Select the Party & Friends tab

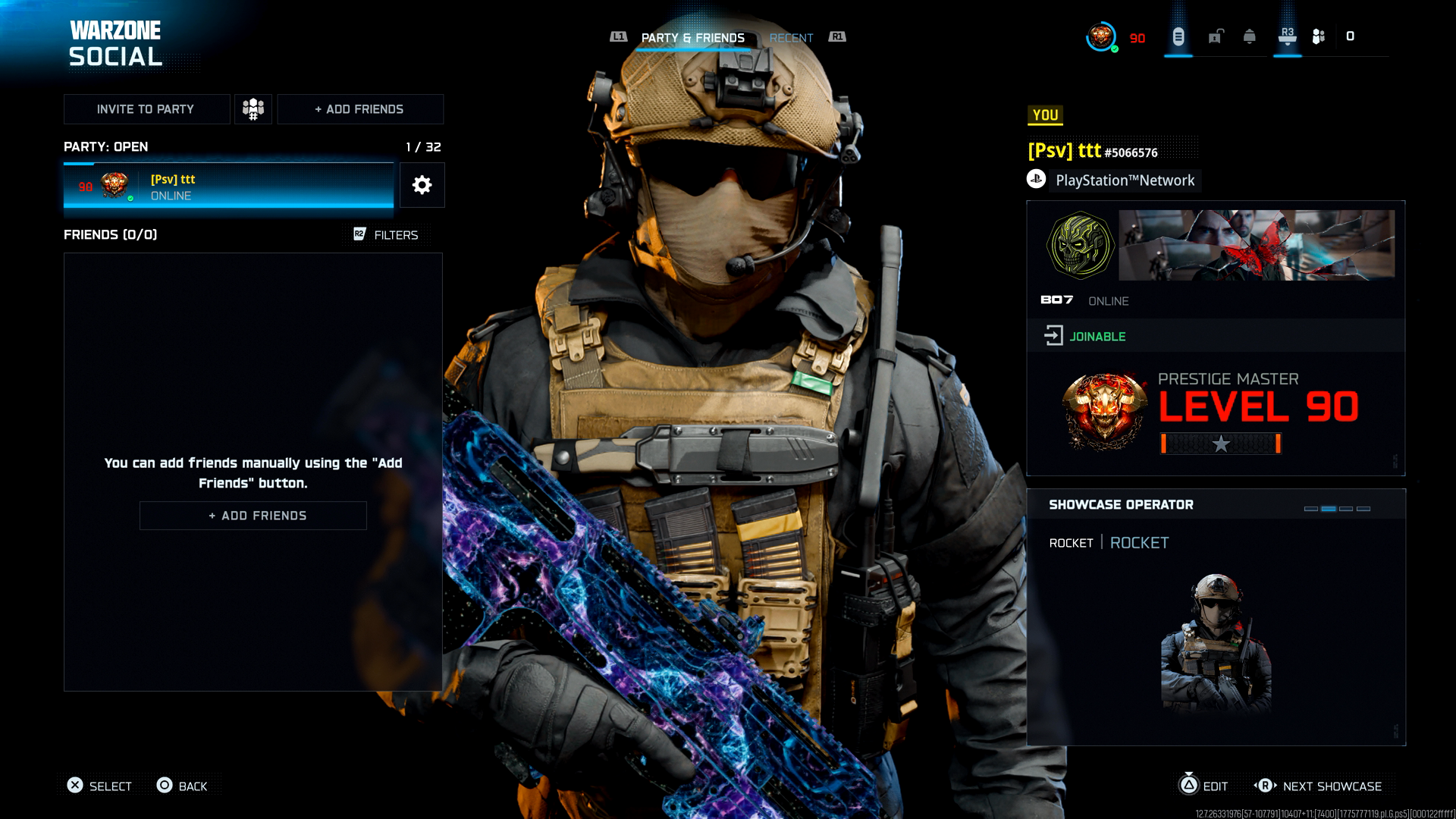coord(692,38)
